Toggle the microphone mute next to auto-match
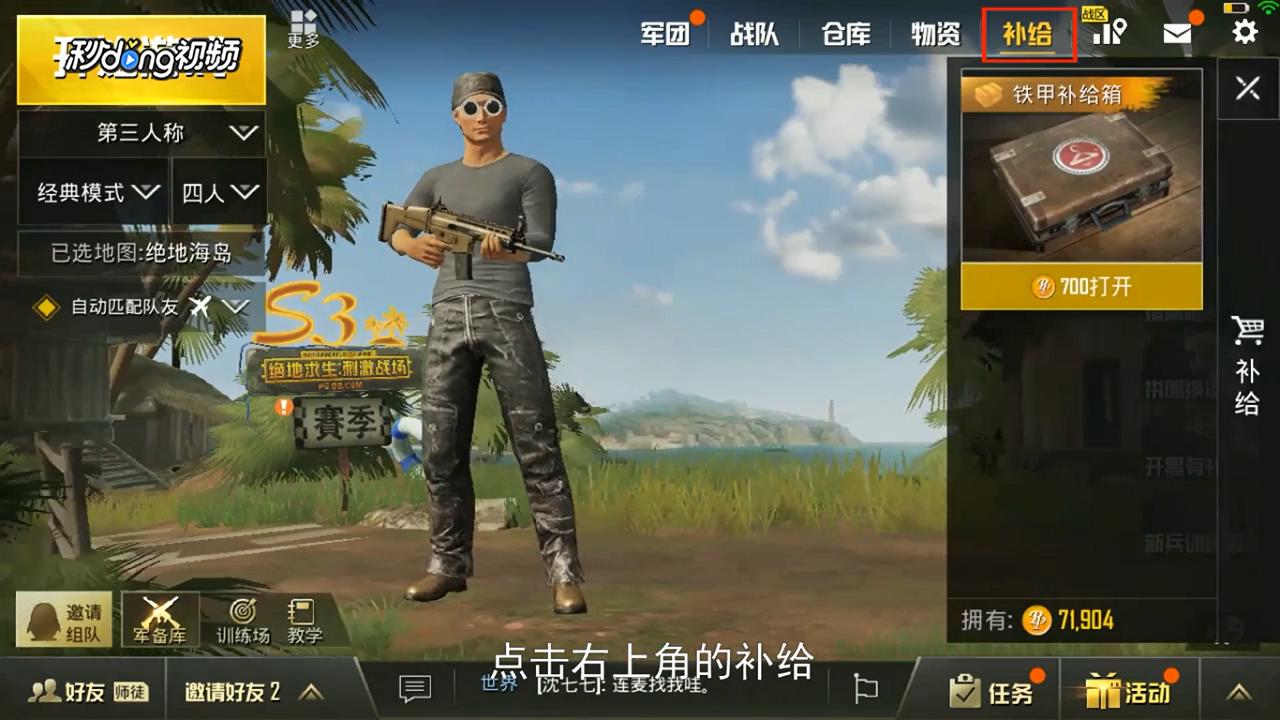 tap(199, 308)
